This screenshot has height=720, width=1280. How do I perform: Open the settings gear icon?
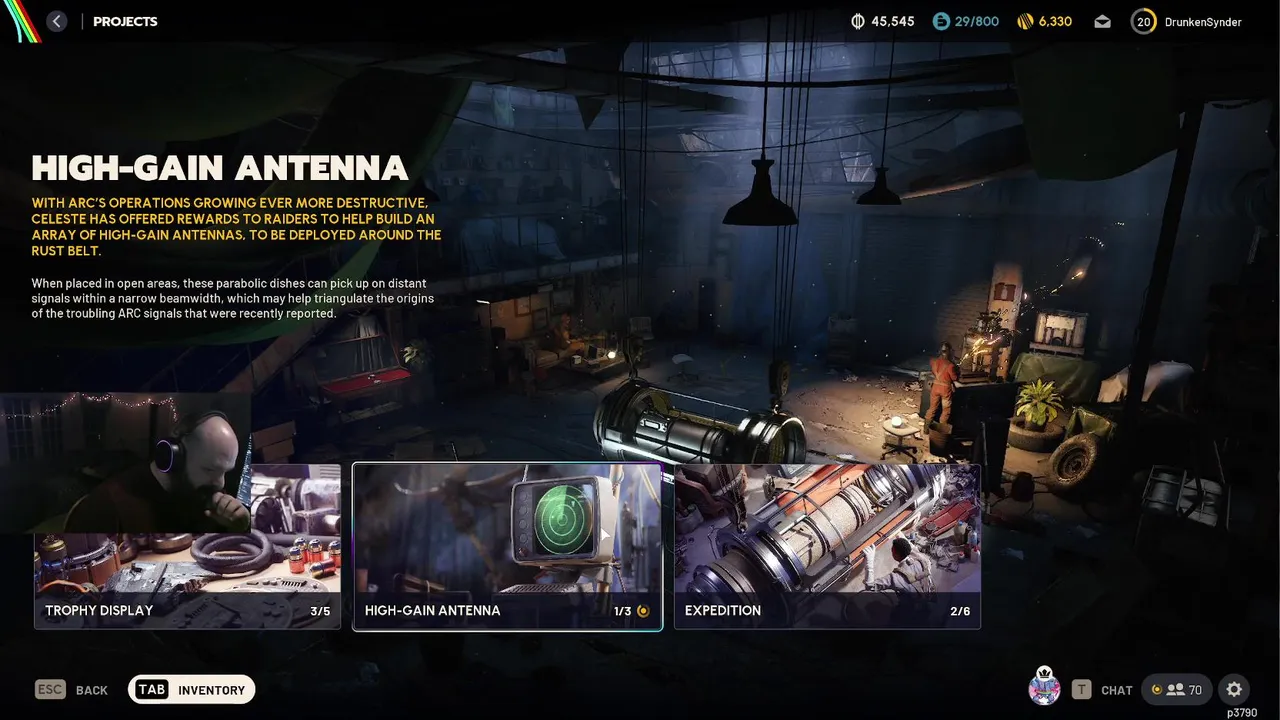1234,689
